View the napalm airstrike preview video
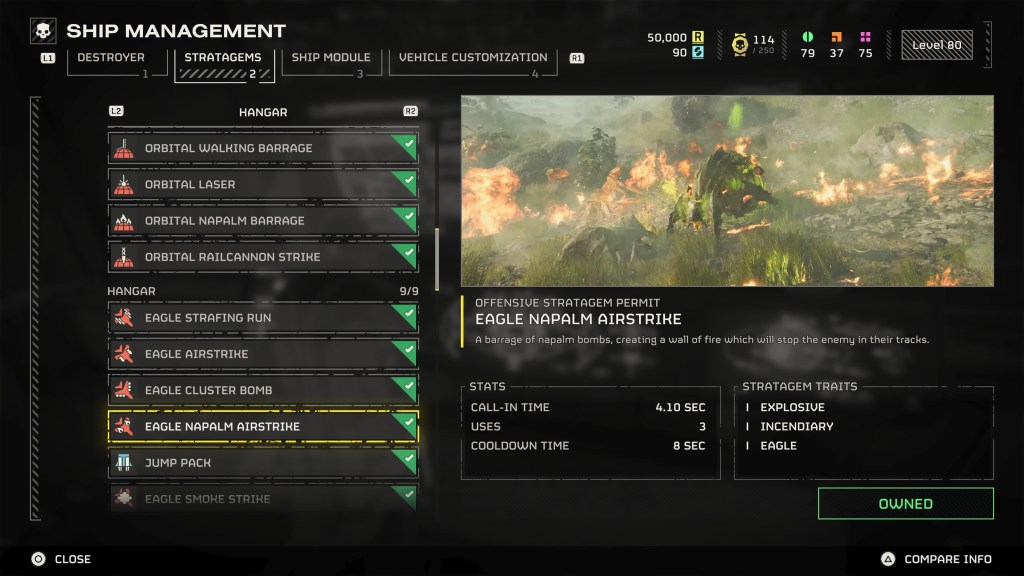 click(727, 190)
